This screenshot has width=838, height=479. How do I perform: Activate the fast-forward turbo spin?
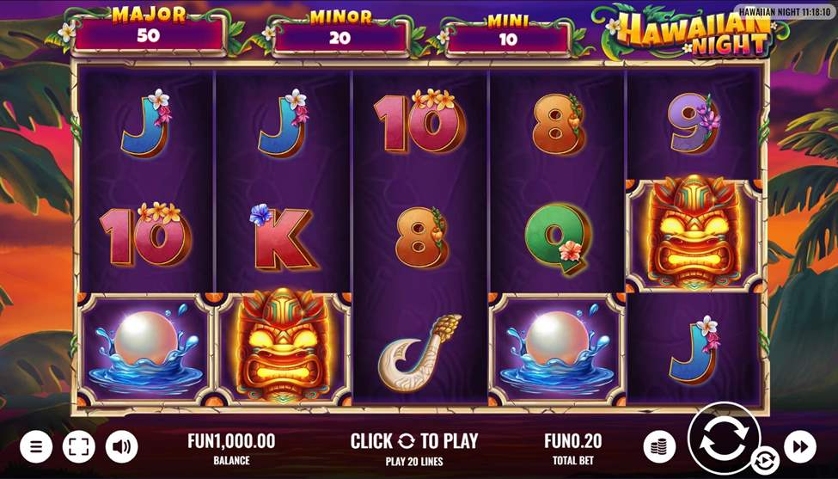800,446
